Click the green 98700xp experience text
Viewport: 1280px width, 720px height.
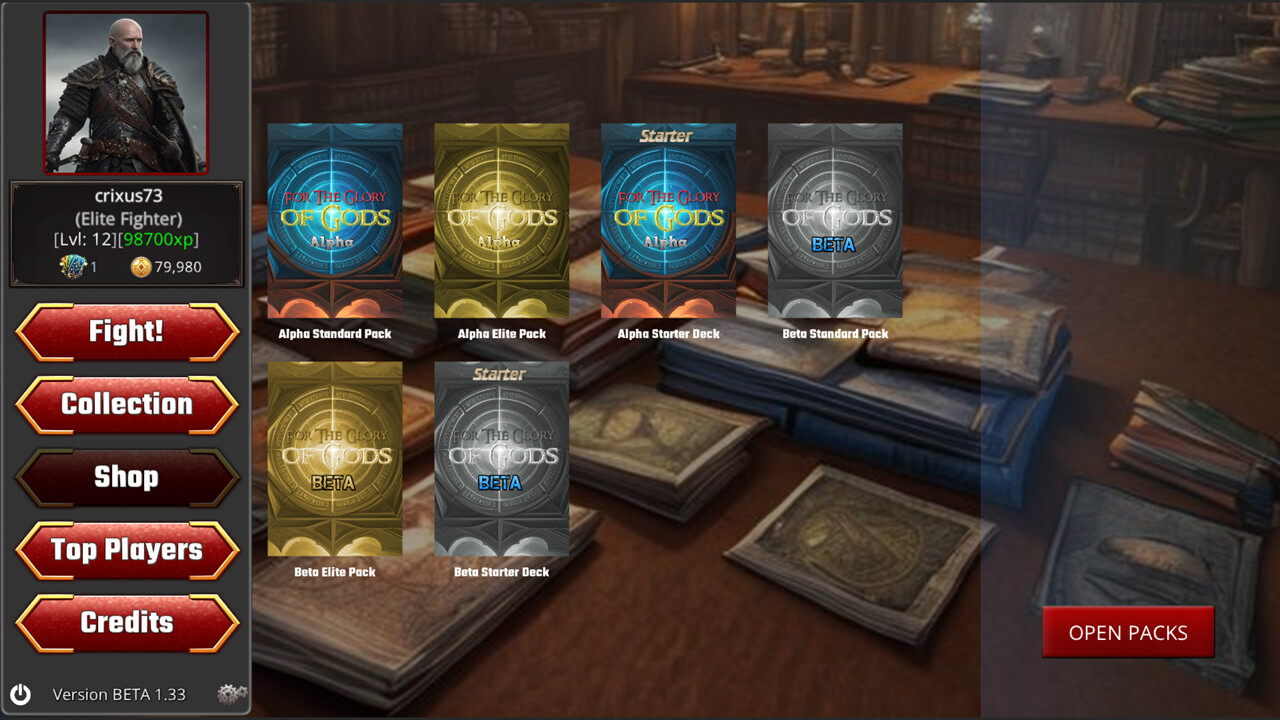tap(156, 240)
